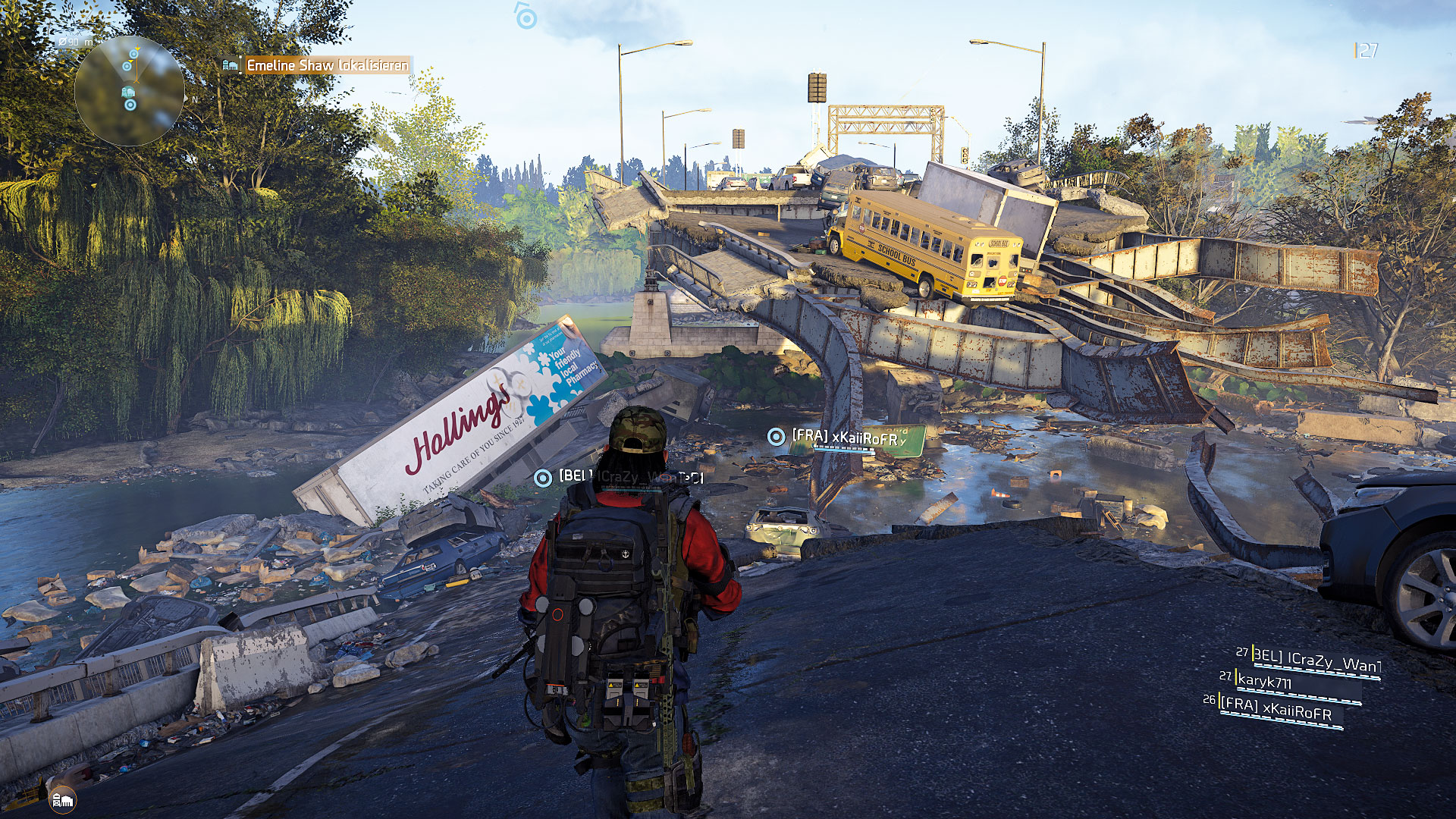Select the Emeline Shaw lokalisieren objective tracker
This screenshot has width=1456, height=819.
click(326, 65)
